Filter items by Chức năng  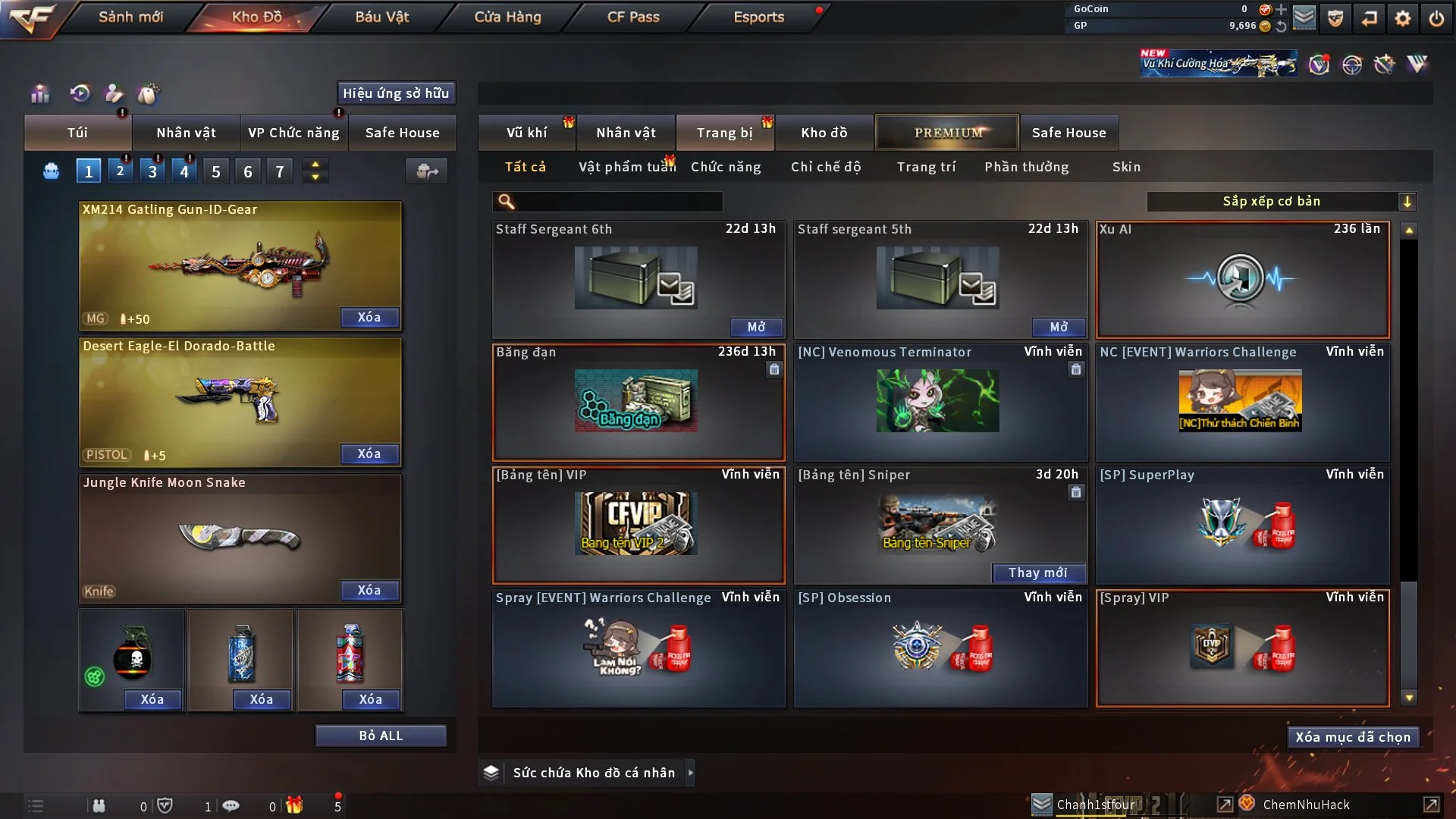pos(726,167)
